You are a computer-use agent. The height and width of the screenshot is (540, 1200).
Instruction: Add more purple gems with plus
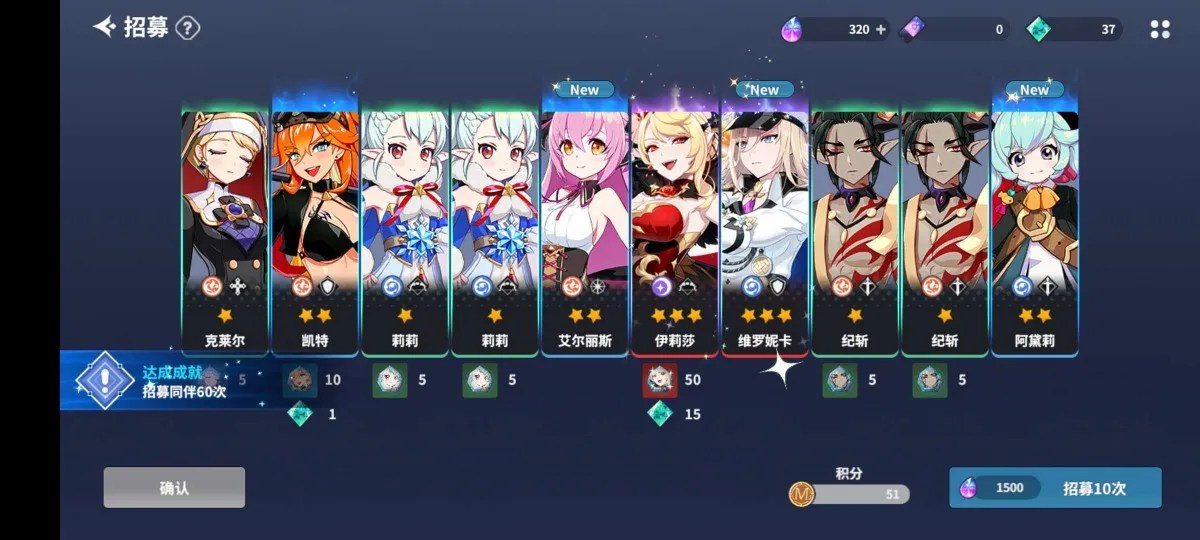click(x=881, y=29)
